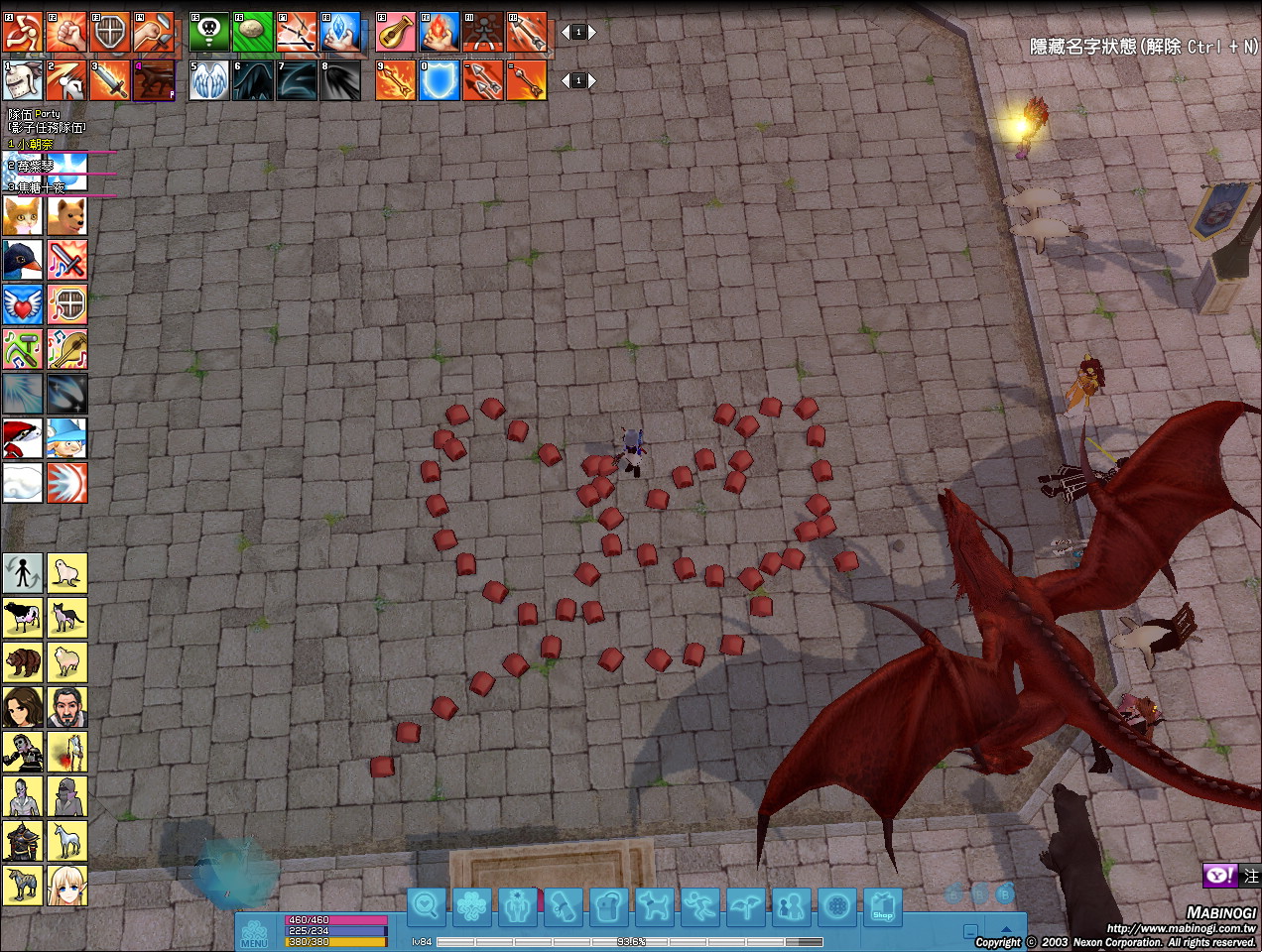This screenshot has height=952, width=1262.
Task: Click the heart magnifier search icon
Action: point(427,906)
